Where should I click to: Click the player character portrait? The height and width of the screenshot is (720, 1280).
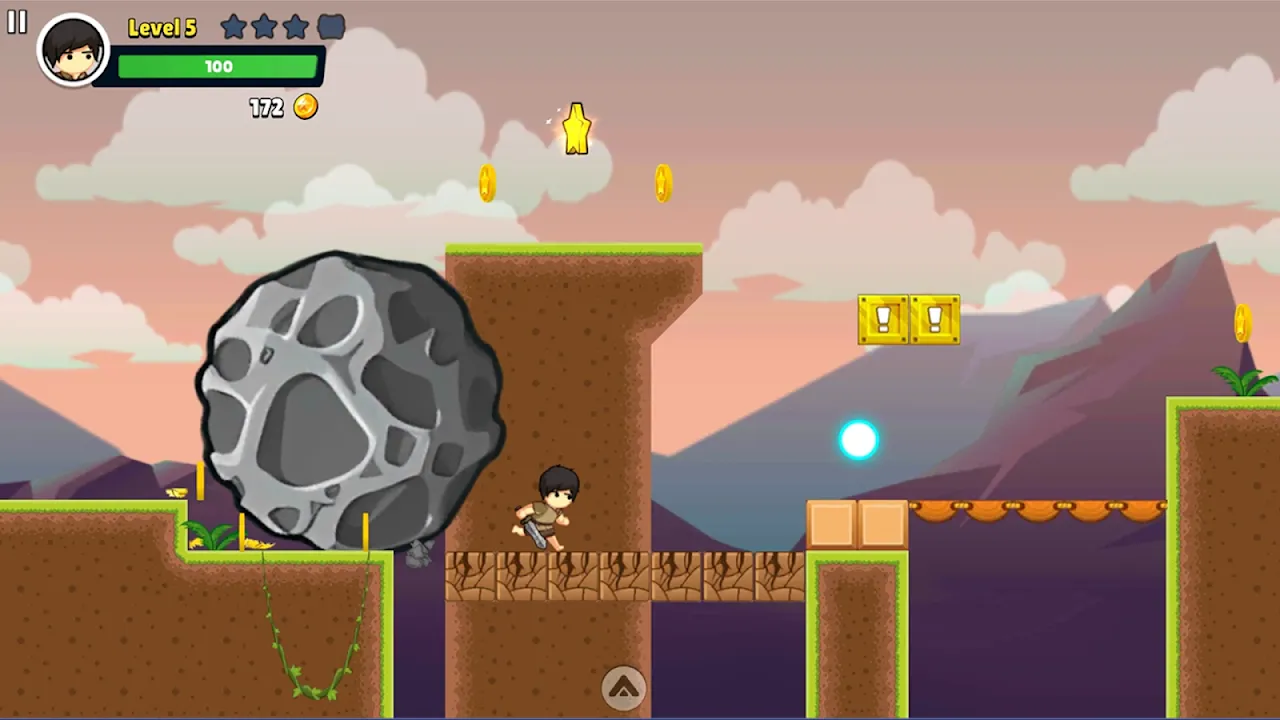tap(73, 50)
